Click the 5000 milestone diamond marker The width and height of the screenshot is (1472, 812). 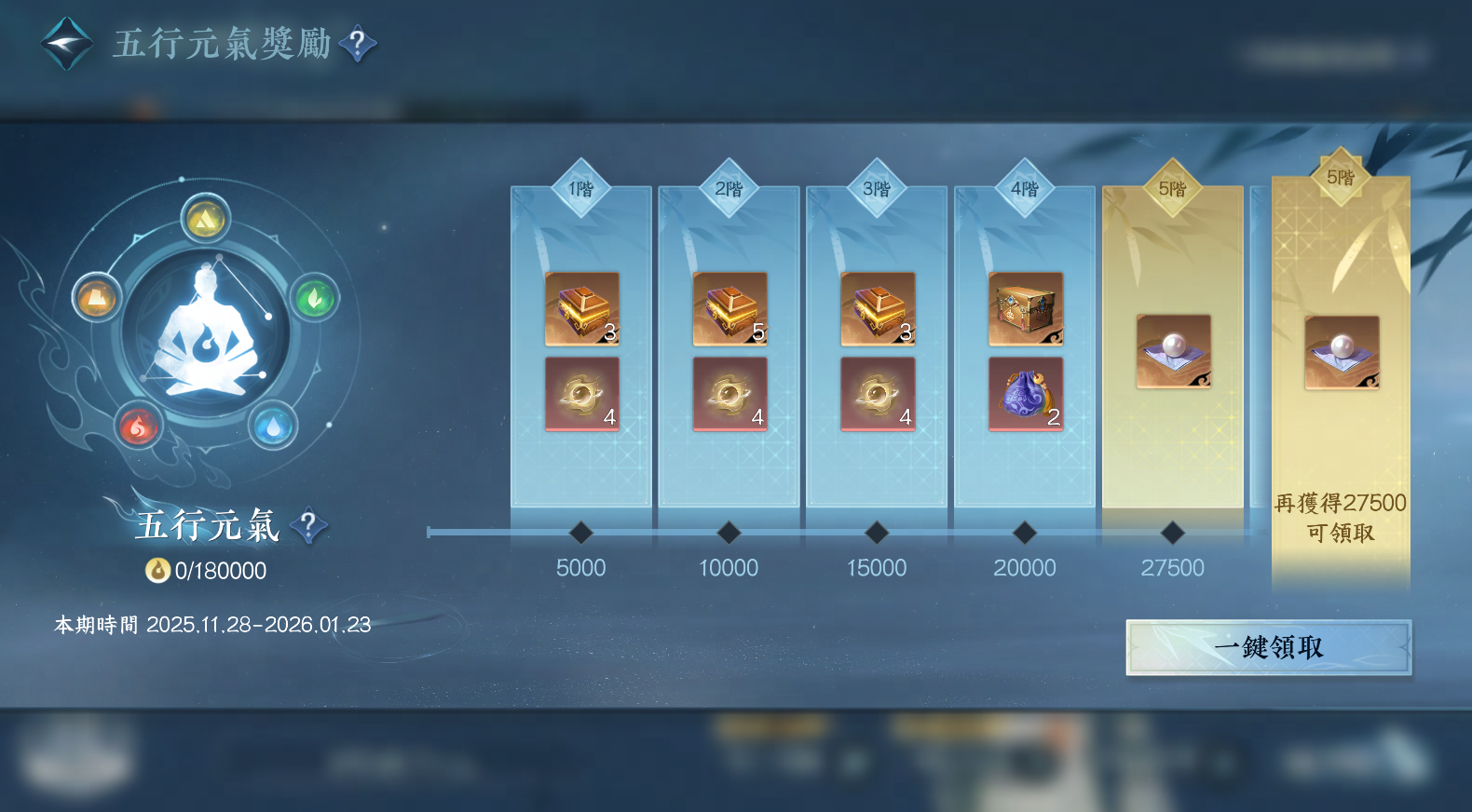pos(581,533)
